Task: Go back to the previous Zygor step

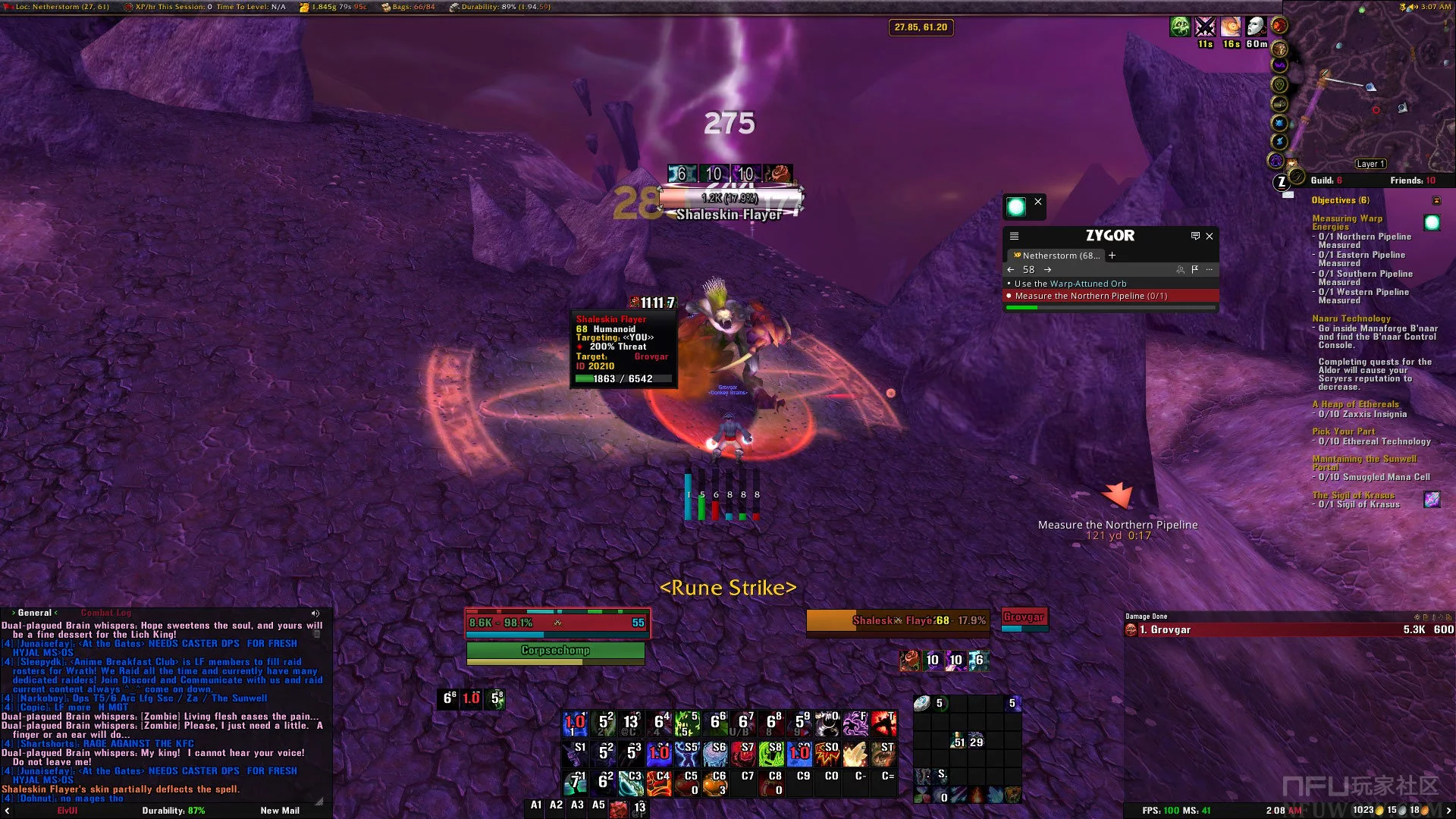Action: click(1011, 269)
